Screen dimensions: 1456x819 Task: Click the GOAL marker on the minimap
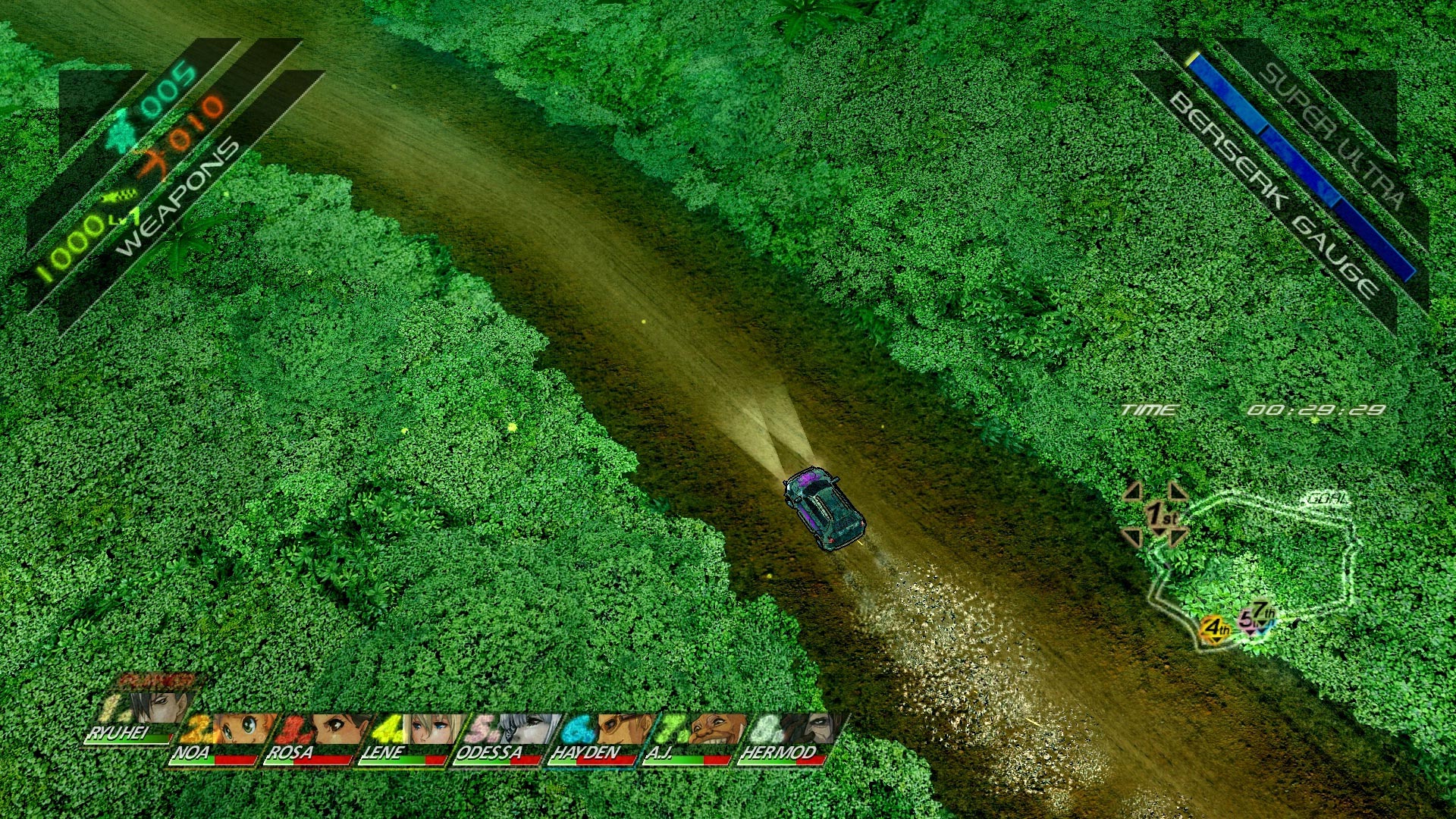1326,498
